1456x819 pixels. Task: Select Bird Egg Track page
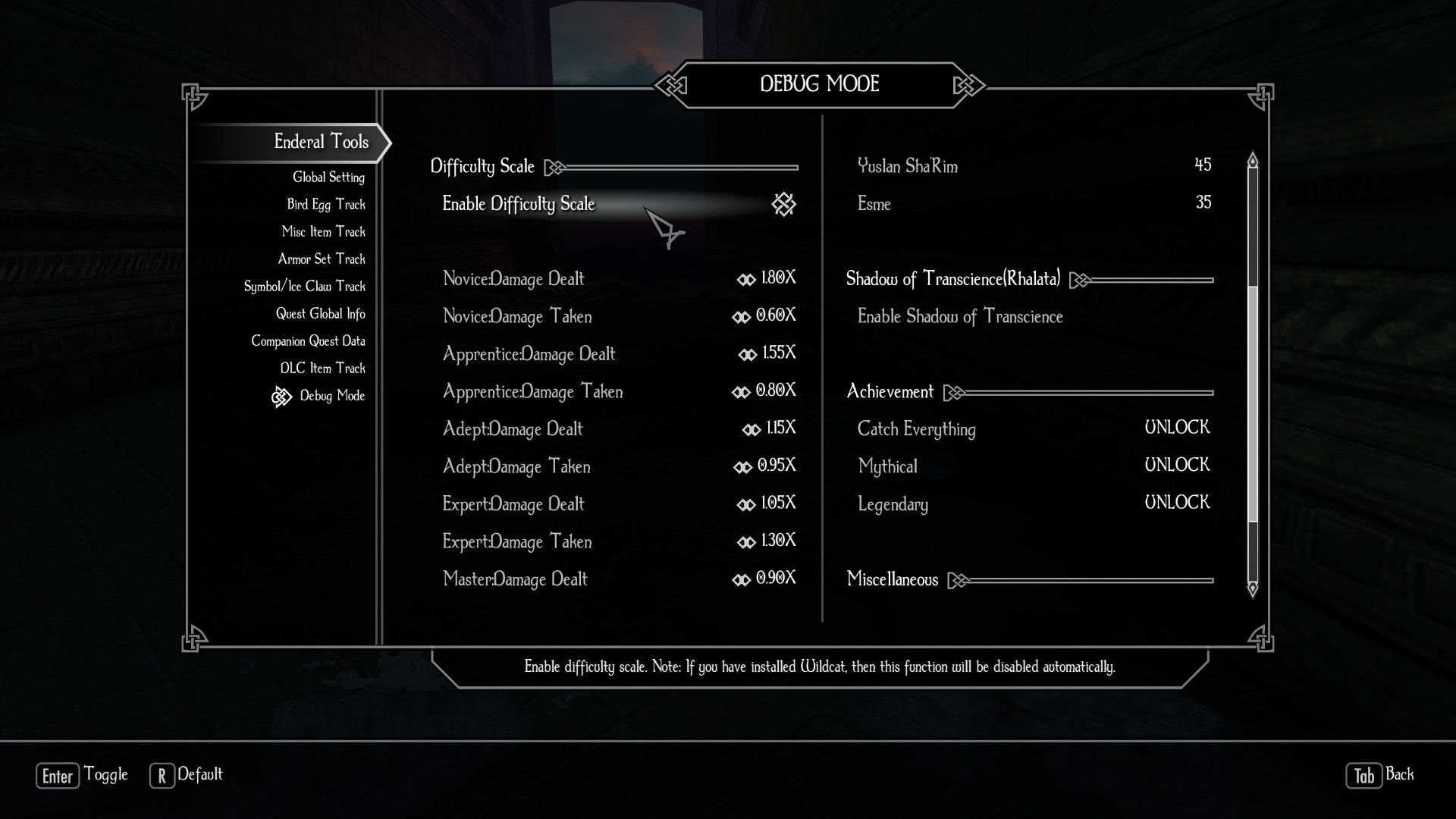pyautogui.click(x=326, y=205)
